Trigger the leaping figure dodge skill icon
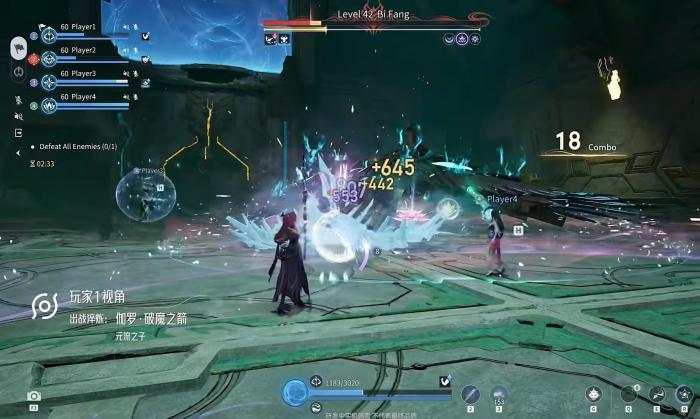Screen dimensions: 700x419 657,394
